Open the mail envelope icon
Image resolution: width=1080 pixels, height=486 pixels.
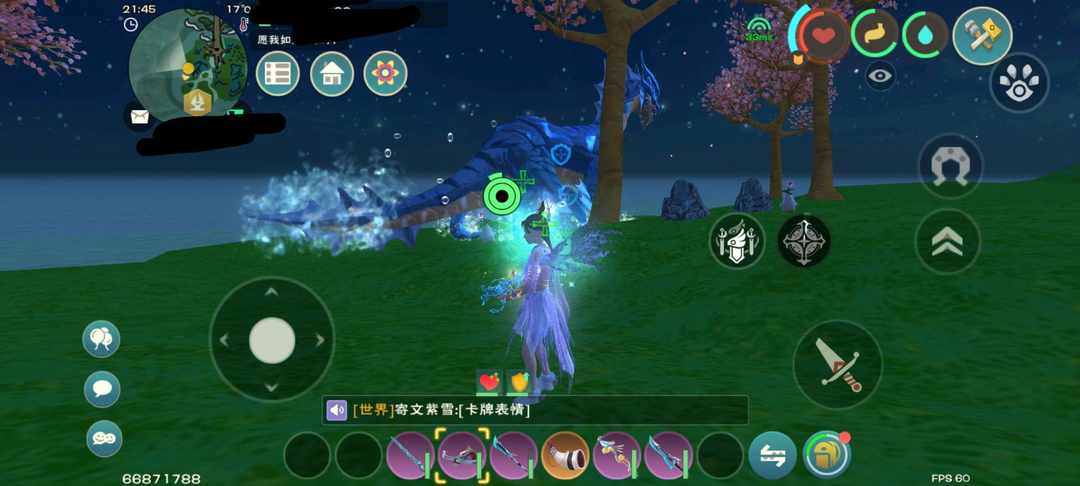pyautogui.click(x=139, y=116)
